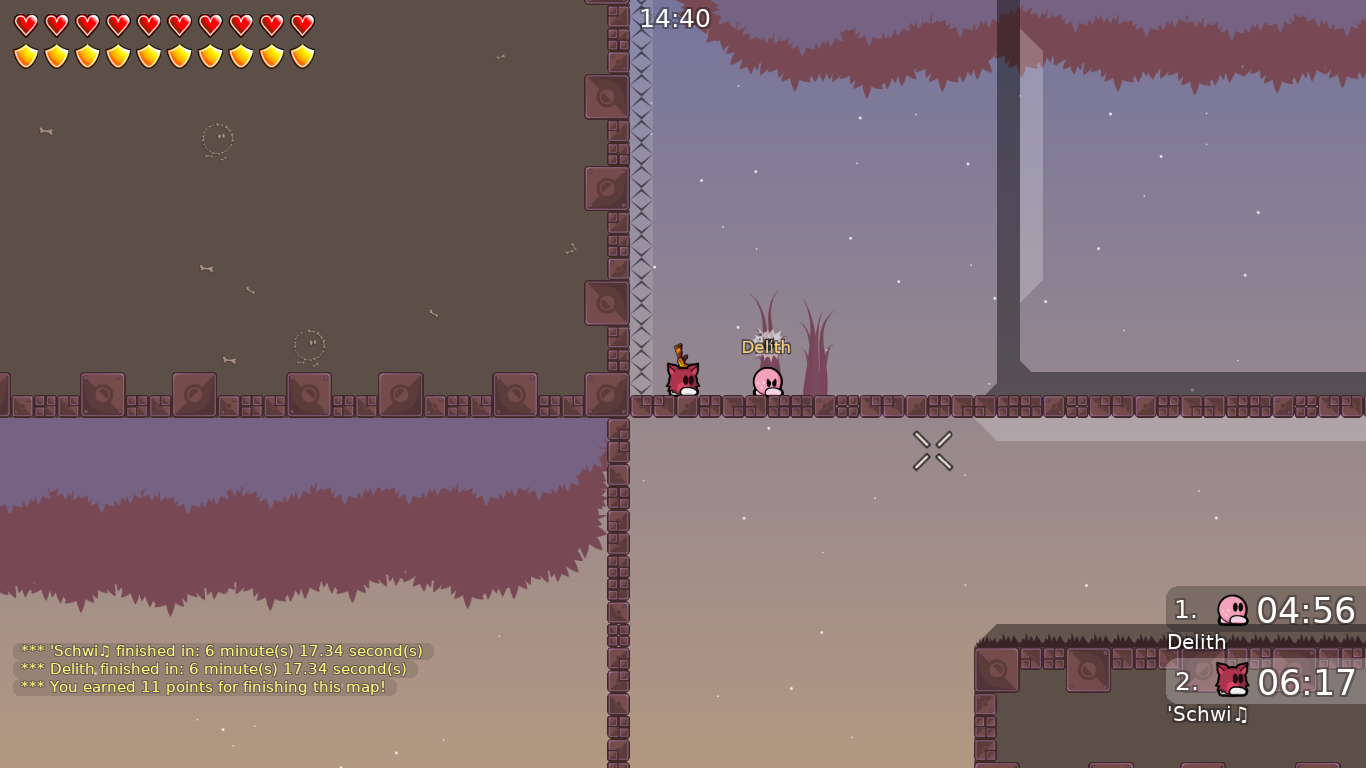Screen dimensions: 1366x768
Task: Click the 'Schwi♪ finished' chat line
Action: (220, 650)
